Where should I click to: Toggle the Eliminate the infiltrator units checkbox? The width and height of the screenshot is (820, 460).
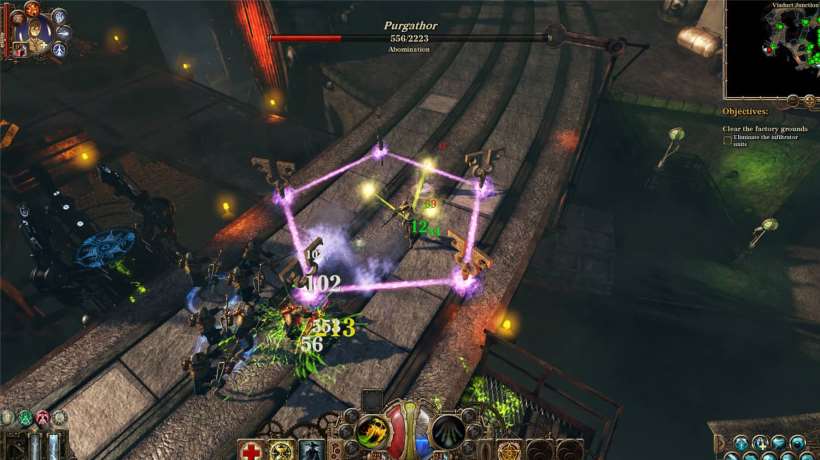728,139
